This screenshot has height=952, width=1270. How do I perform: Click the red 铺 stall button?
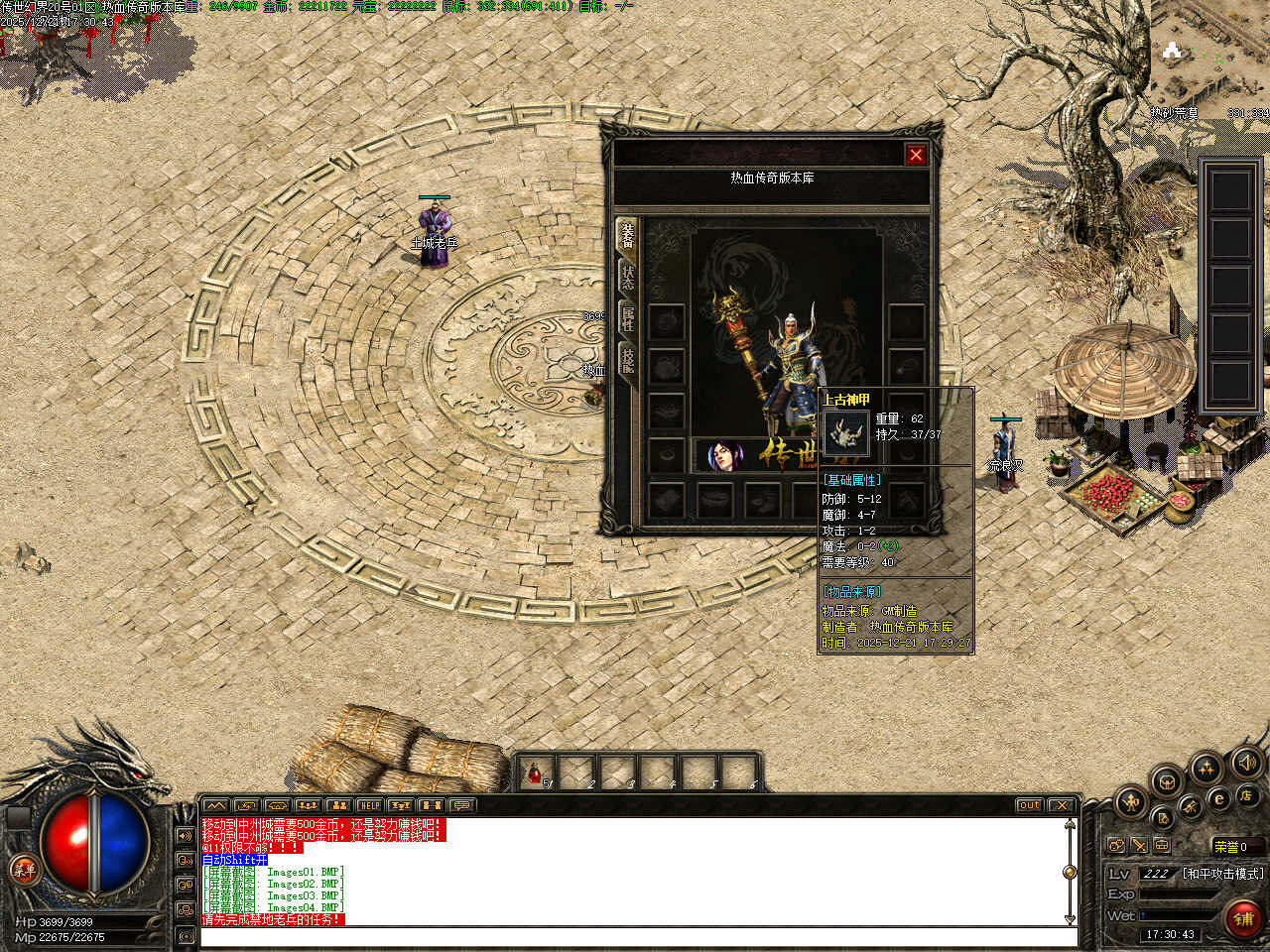click(1243, 918)
